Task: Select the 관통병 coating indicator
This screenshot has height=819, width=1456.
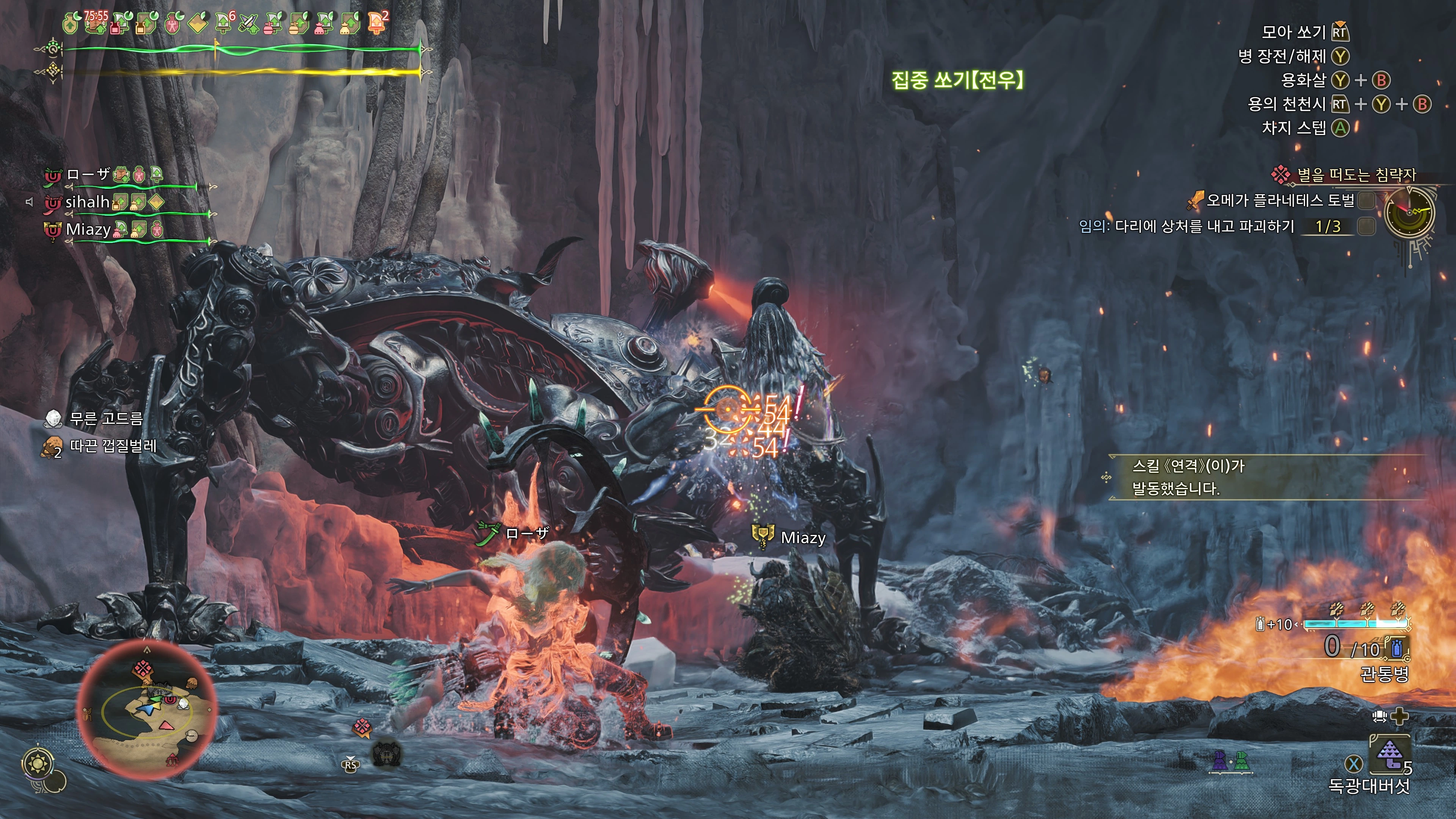Action: click(1384, 673)
